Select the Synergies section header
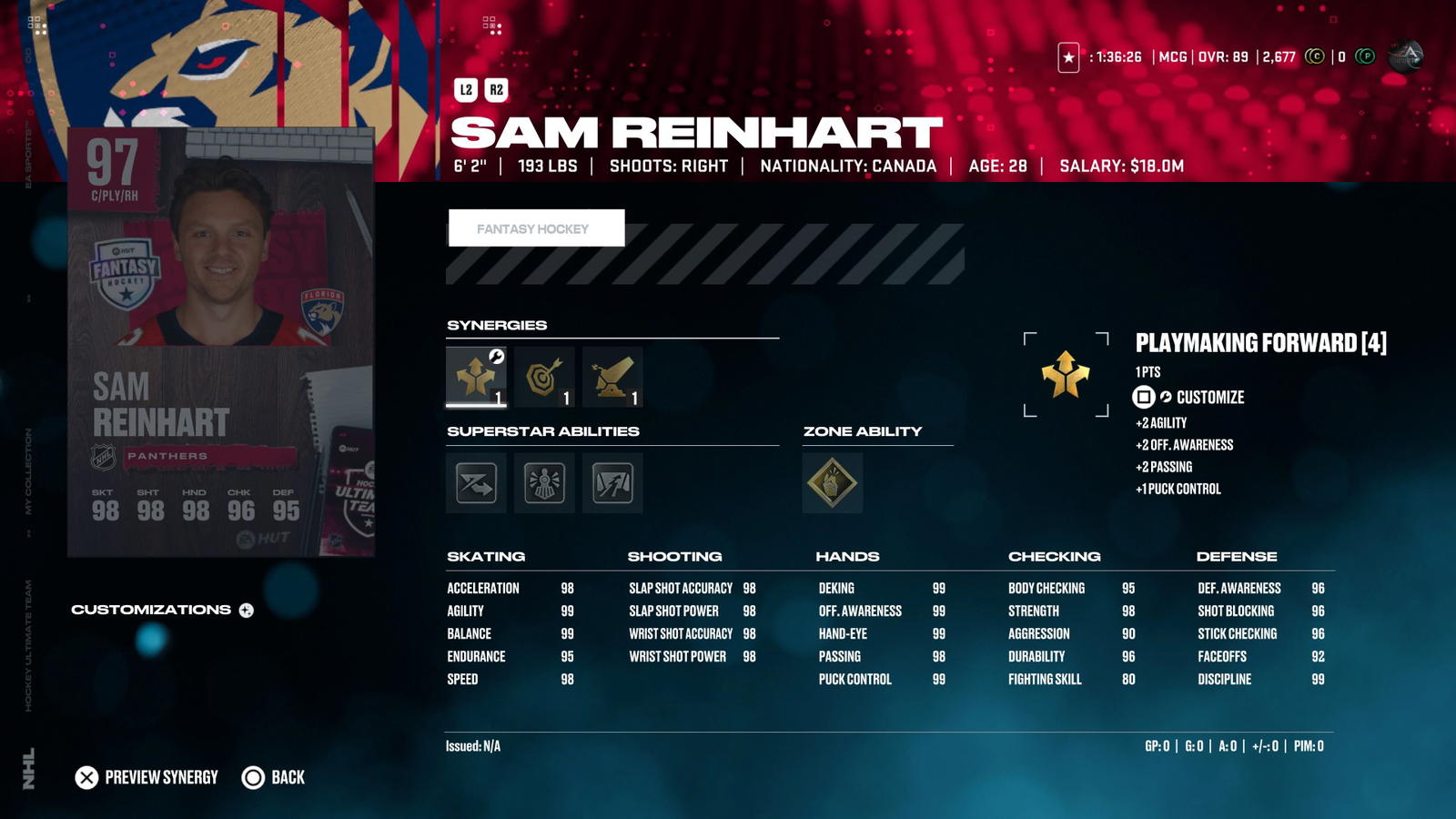Screen dimensions: 1456x819 (x=496, y=324)
